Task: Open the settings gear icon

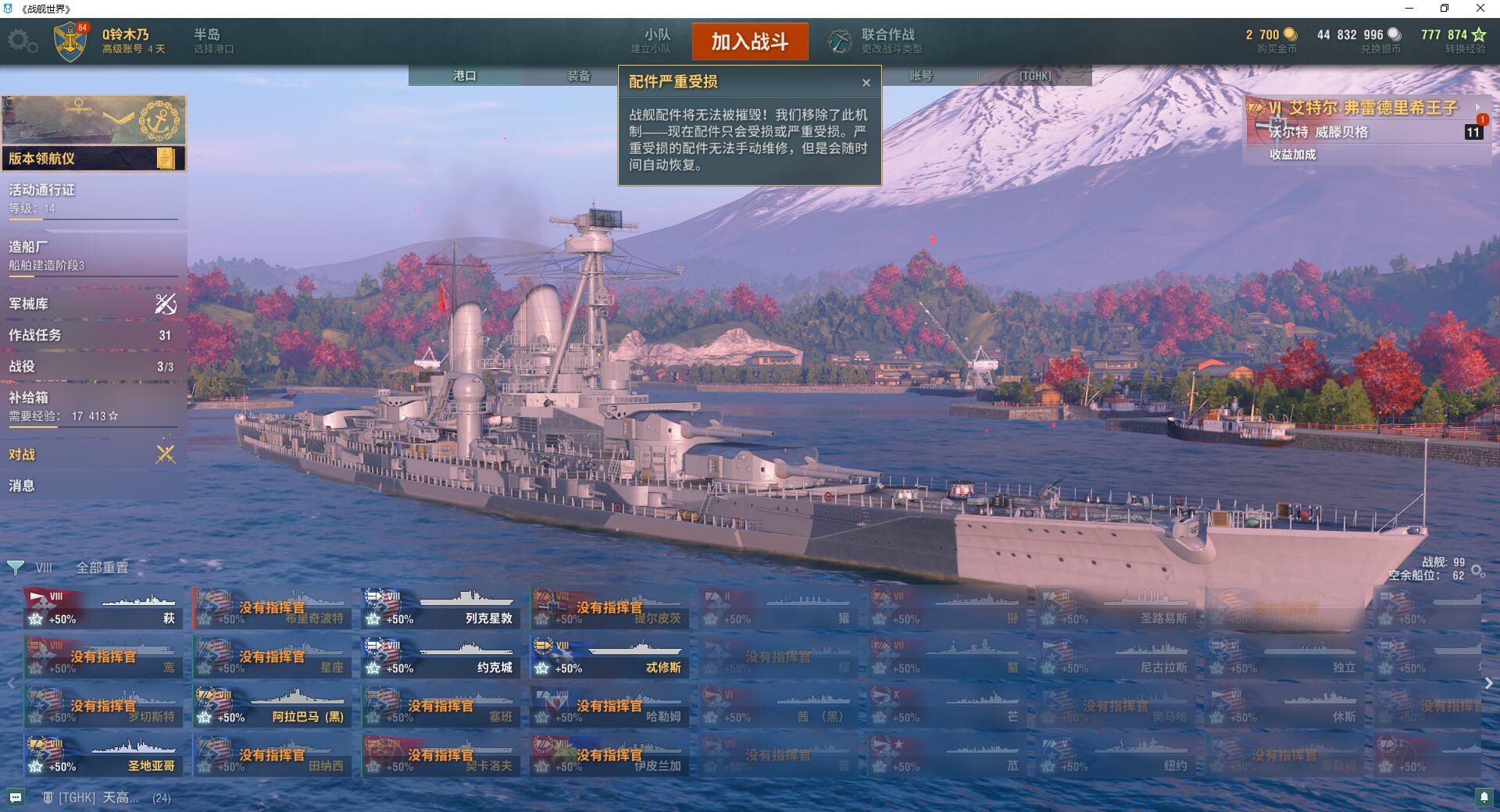Action: click(22, 41)
